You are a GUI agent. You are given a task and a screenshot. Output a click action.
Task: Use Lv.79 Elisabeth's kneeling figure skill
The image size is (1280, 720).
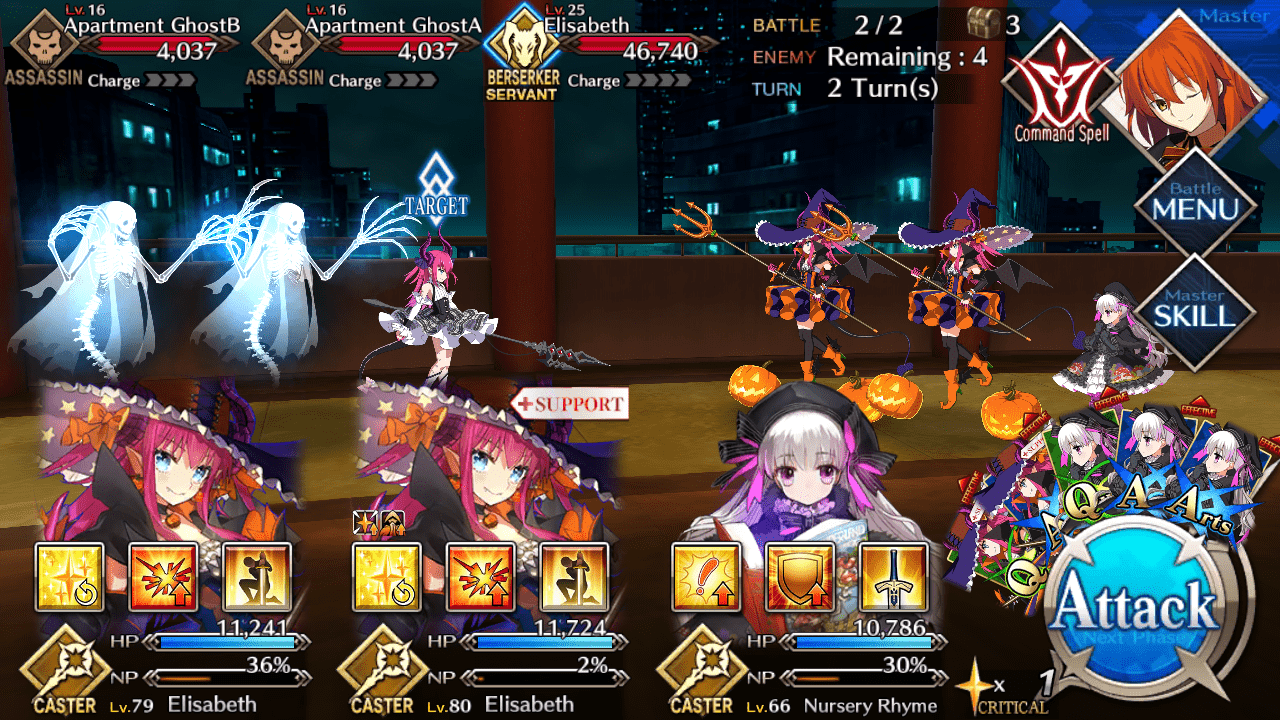point(257,577)
